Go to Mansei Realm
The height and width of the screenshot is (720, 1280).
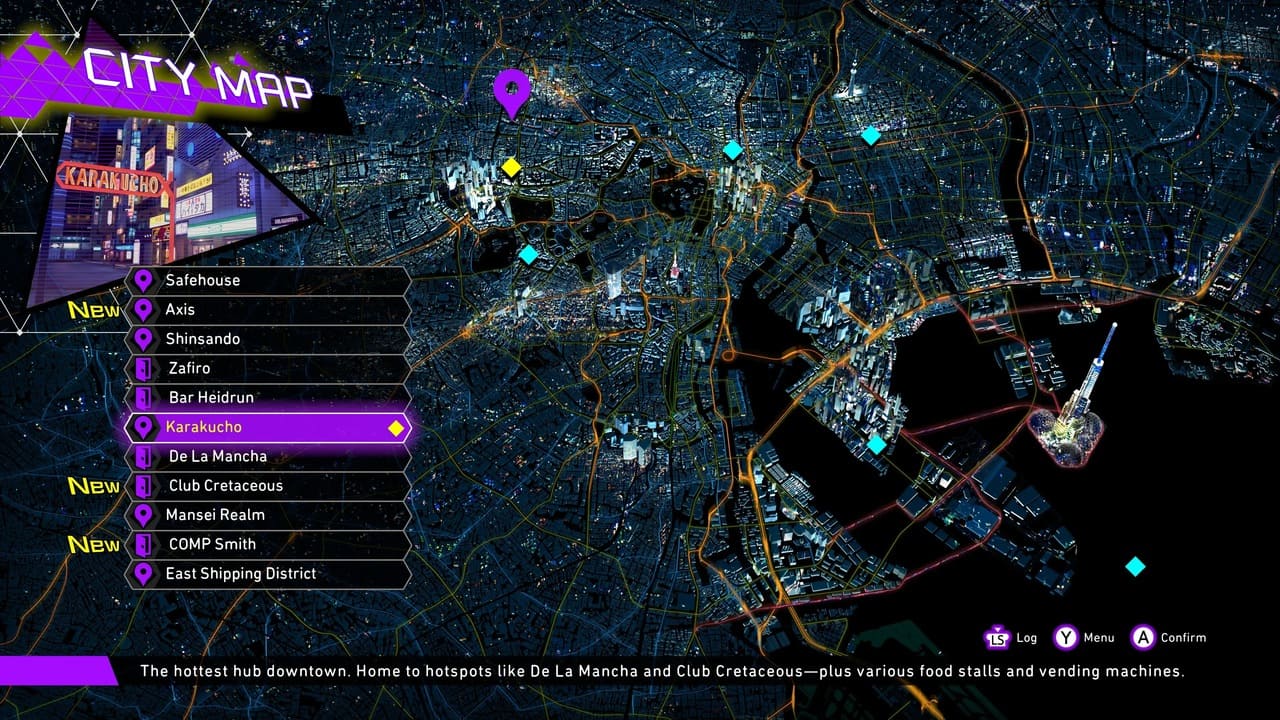pyautogui.click(x=266, y=515)
